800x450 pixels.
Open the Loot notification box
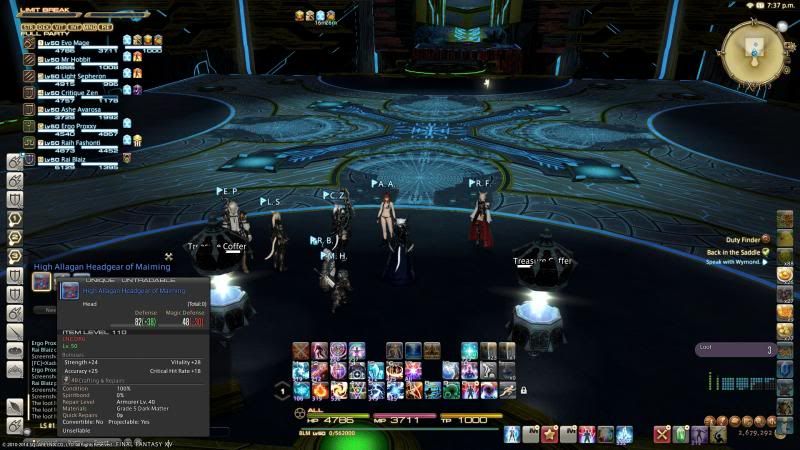(x=736, y=350)
